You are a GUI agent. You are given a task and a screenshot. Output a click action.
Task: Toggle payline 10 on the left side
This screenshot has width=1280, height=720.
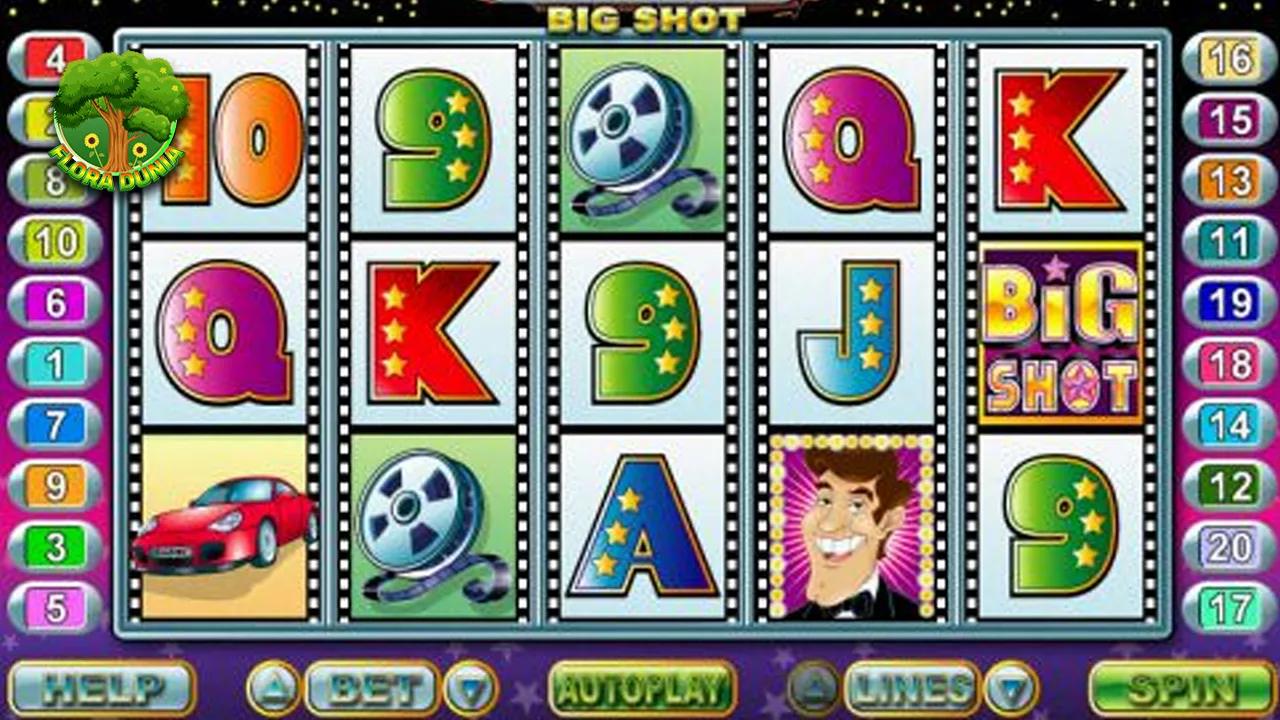click(x=55, y=242)
